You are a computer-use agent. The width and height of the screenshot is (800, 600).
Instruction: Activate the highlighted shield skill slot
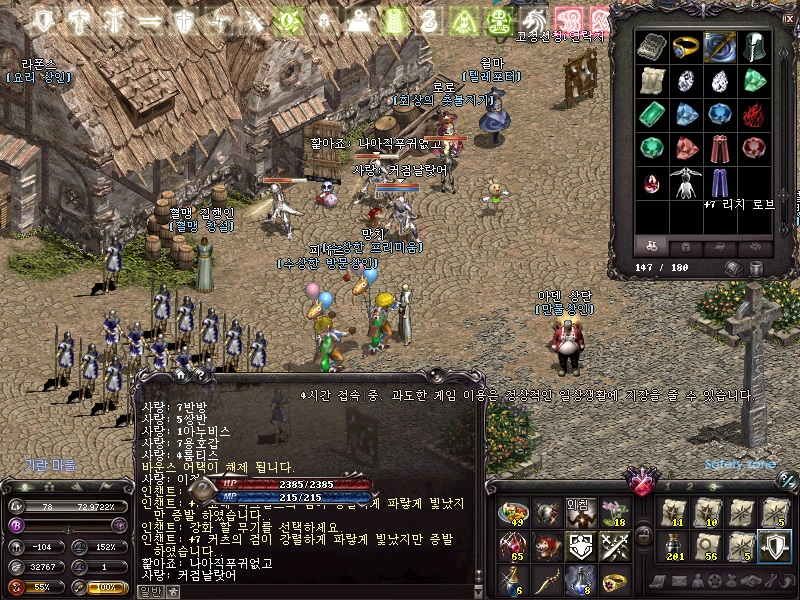point(774,546)
